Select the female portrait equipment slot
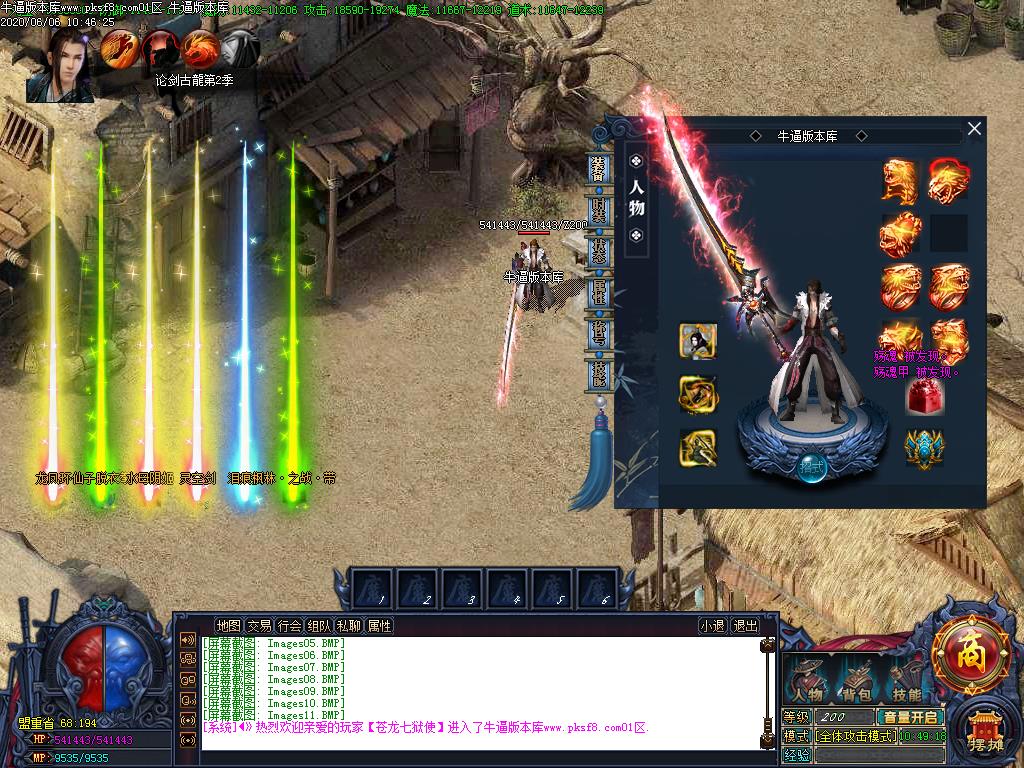This screenshot has height=768, width=1024. pyautogui.click(x=698, y=341)
